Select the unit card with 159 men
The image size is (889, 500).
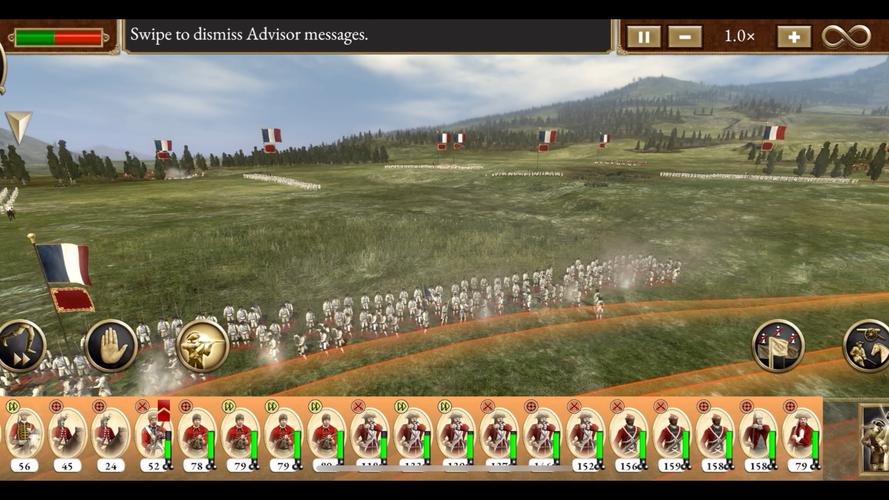pos(671,436)
